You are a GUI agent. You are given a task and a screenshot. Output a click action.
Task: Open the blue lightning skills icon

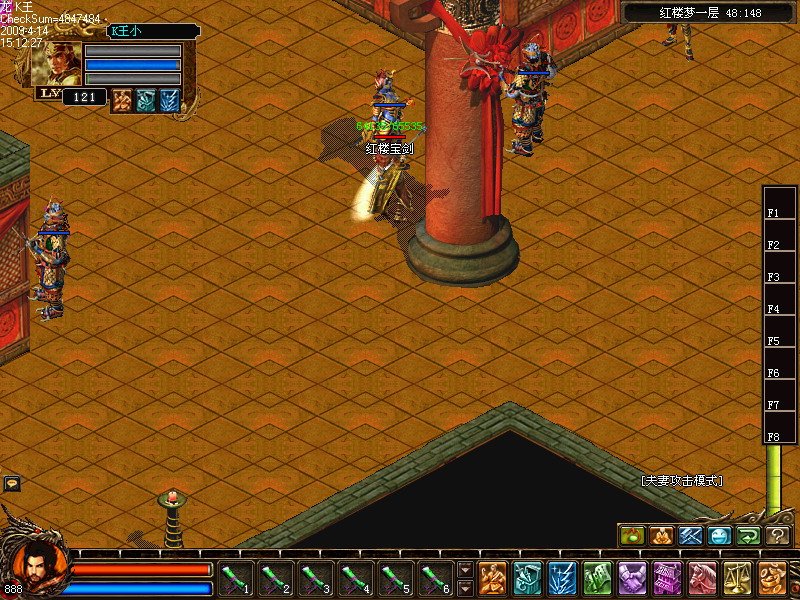pyautogui.click(x=562, y=578)
